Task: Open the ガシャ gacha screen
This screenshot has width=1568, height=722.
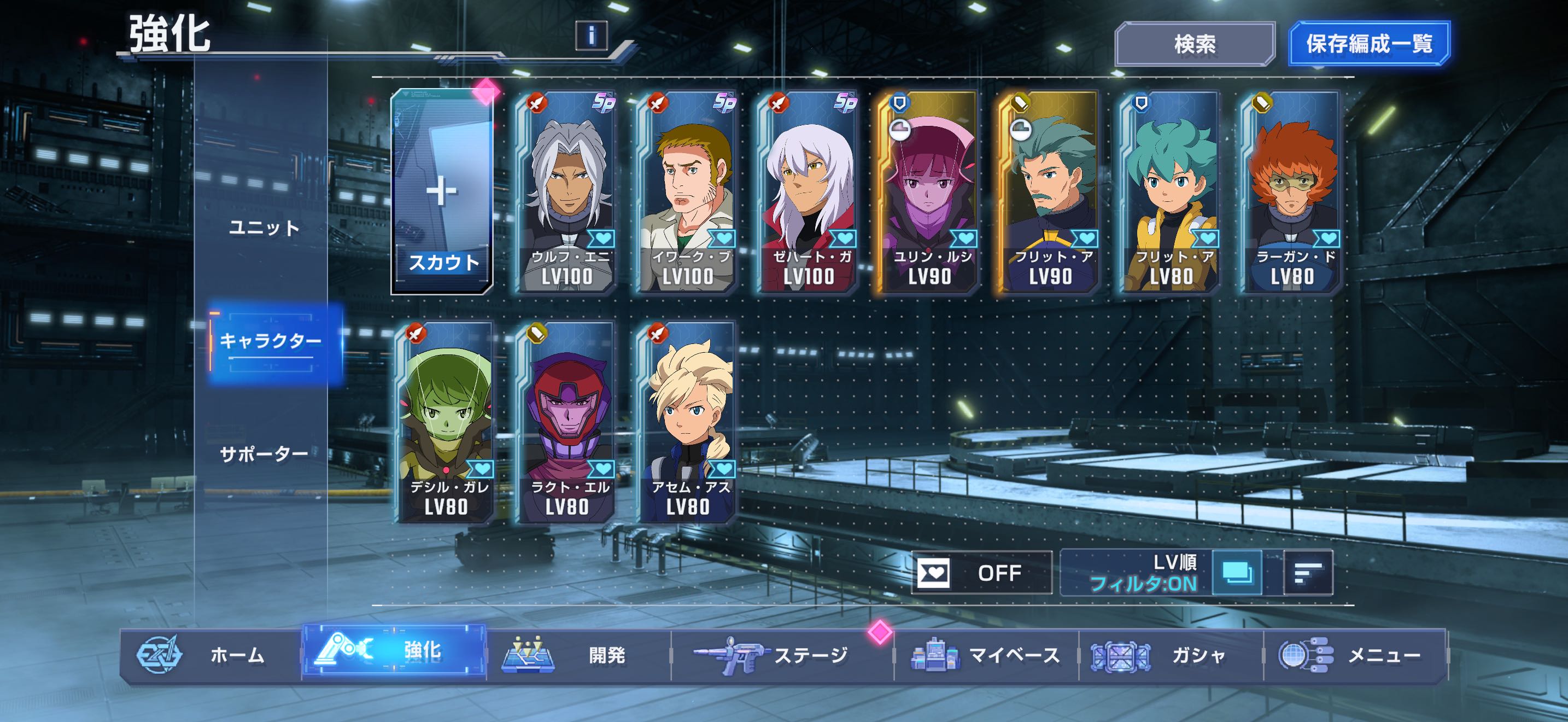Action: coord(1170,655)
